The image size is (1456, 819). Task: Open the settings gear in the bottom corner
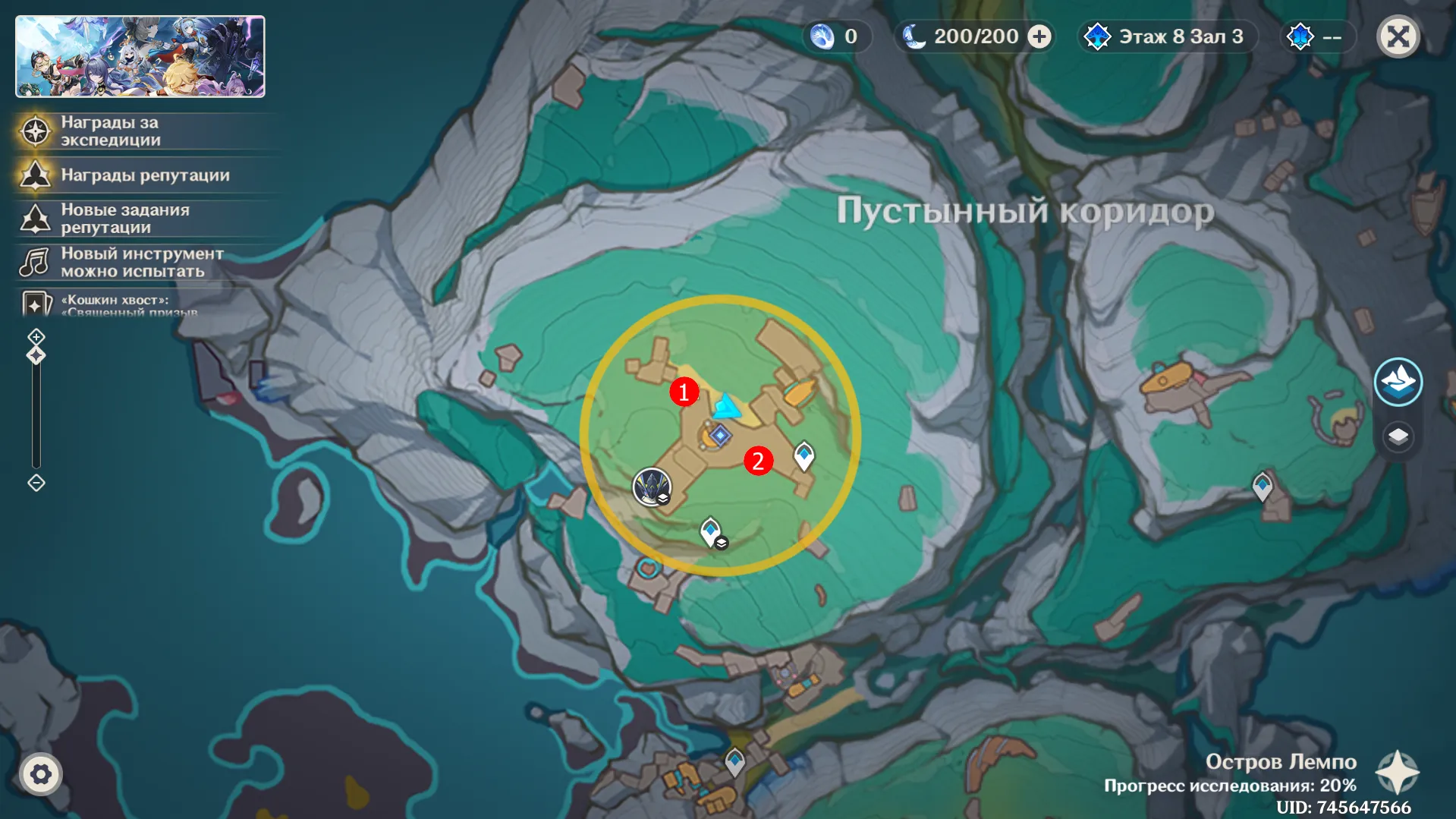[x=40, y=773]
